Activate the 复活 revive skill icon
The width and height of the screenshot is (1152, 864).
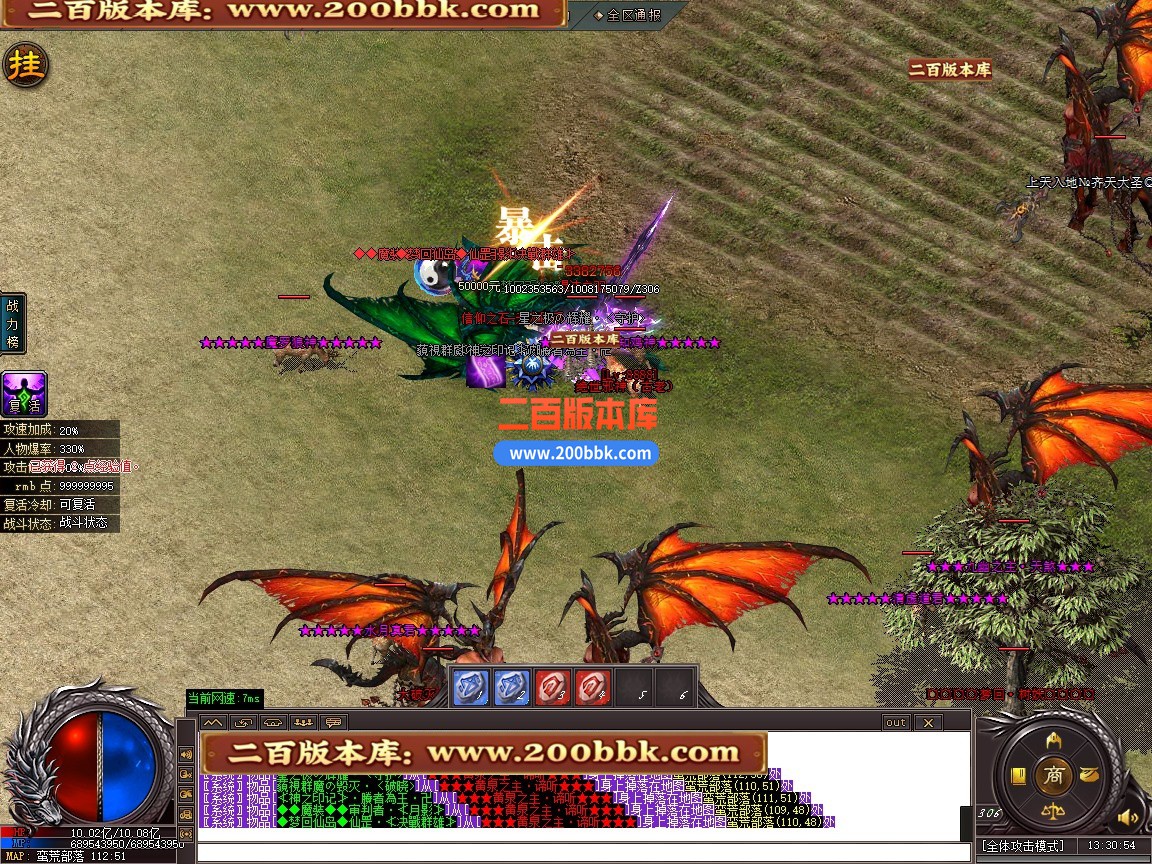click(24, 394)
